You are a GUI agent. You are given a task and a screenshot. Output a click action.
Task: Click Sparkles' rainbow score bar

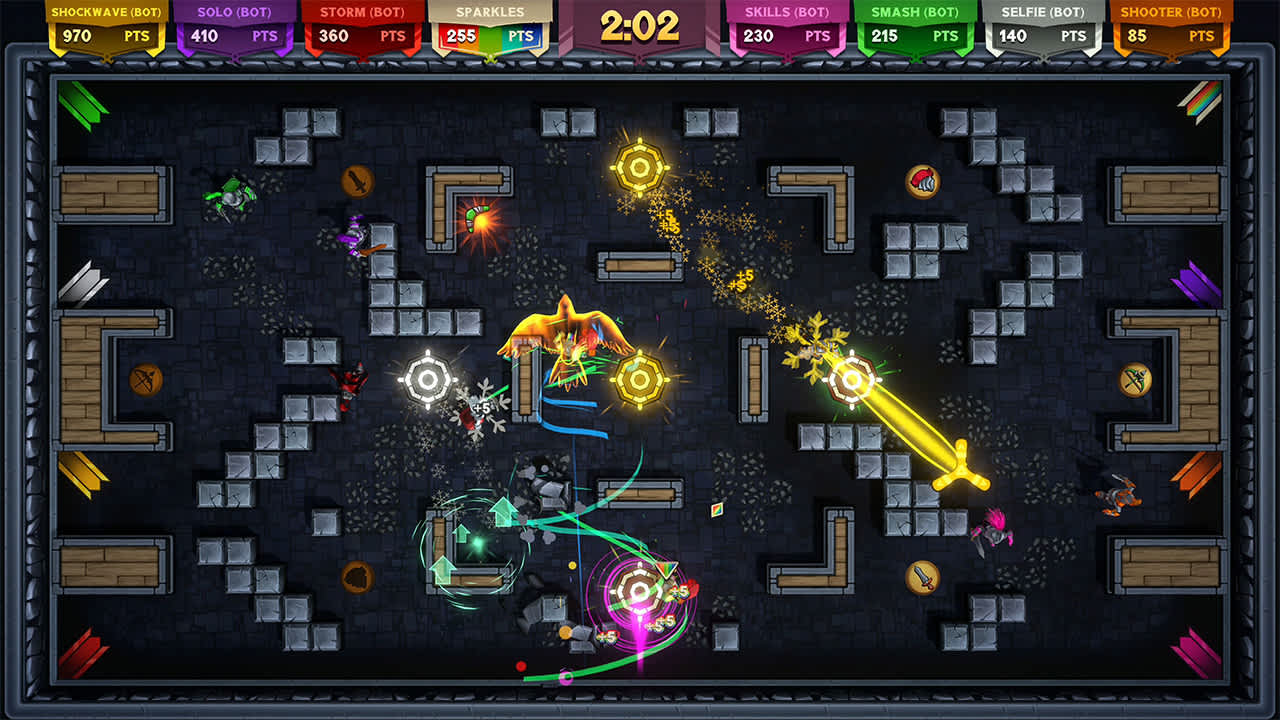[490, 33]
